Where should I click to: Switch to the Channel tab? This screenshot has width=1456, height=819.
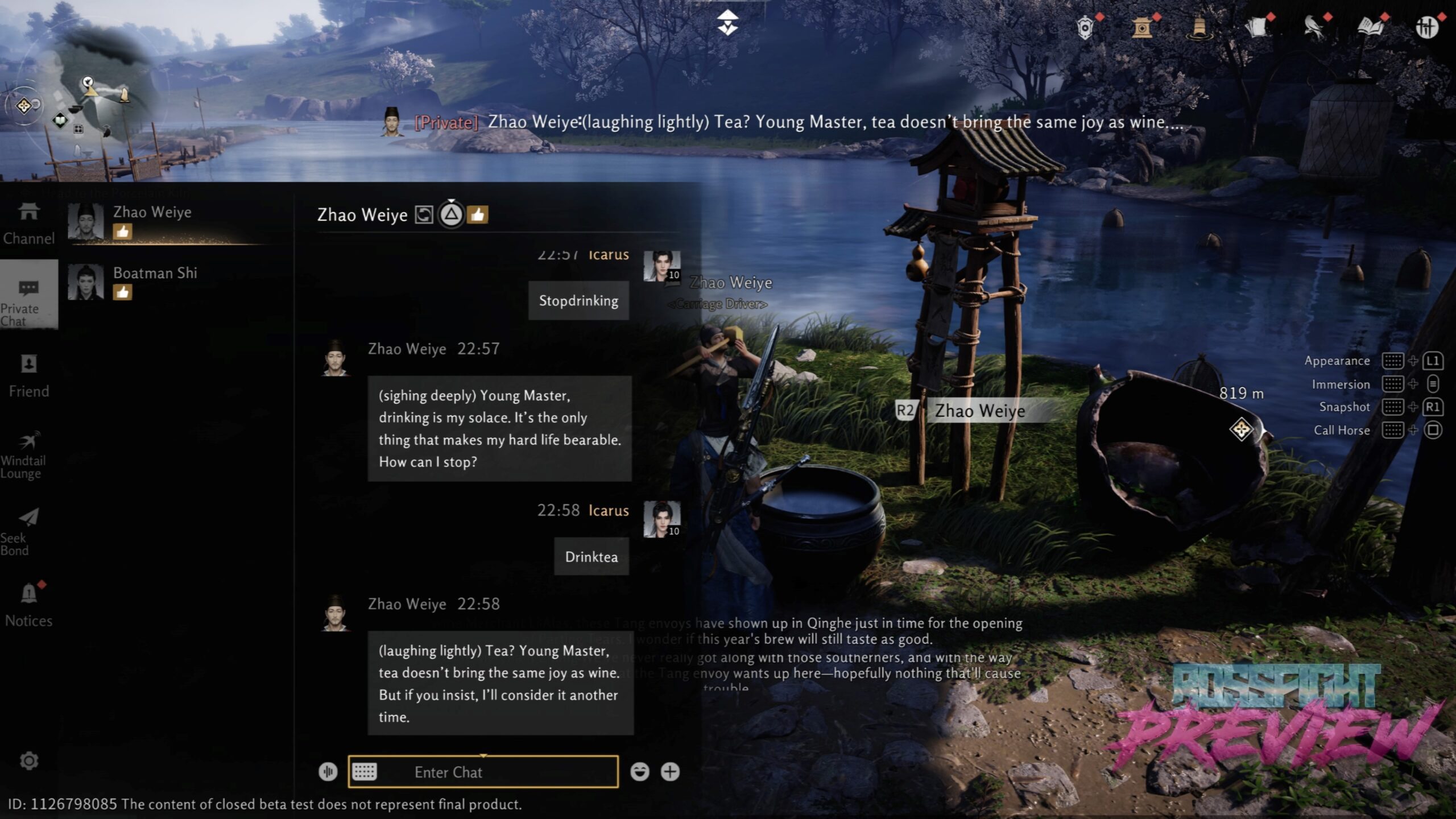pyautogui.click(x=28, y=224)
